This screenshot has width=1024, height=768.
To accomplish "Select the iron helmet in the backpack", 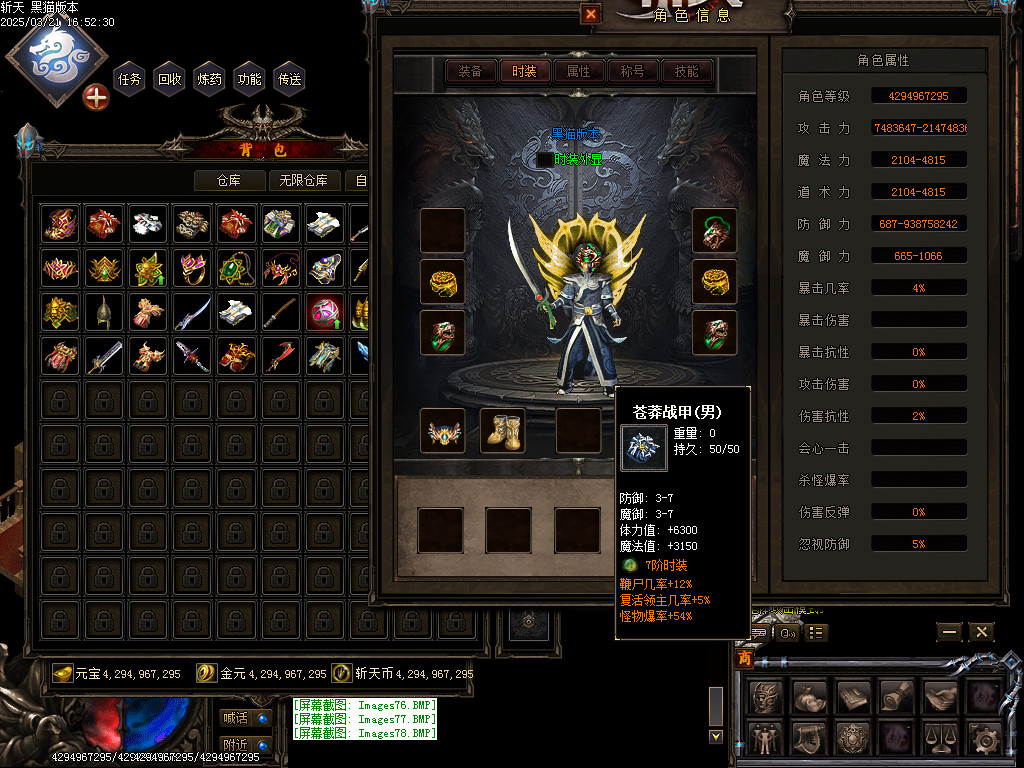I will tap(104, 313).
